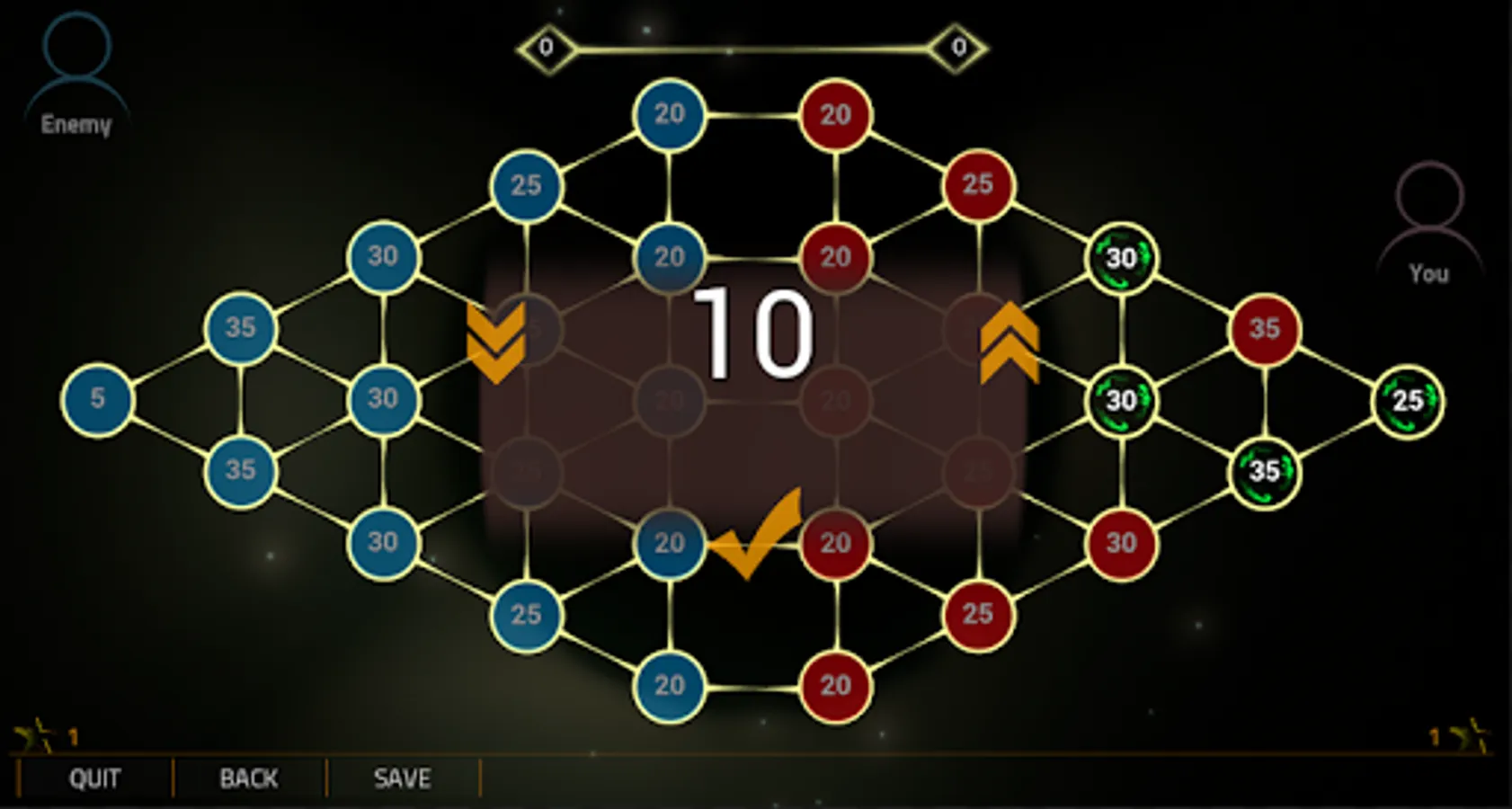Click the bottom-left army strength icon
This screenshot has height=809, width=1512.
click(x=40, y=735)
